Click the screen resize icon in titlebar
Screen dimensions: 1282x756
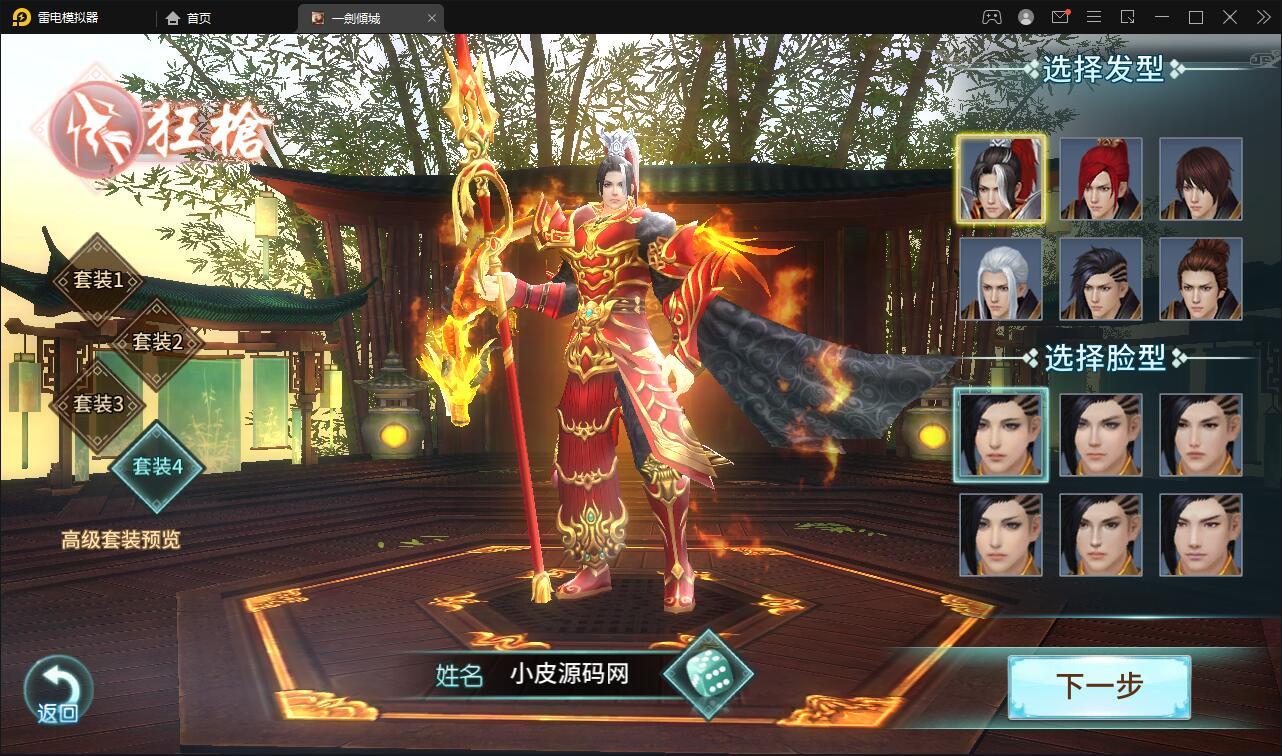click(1129, 17)
